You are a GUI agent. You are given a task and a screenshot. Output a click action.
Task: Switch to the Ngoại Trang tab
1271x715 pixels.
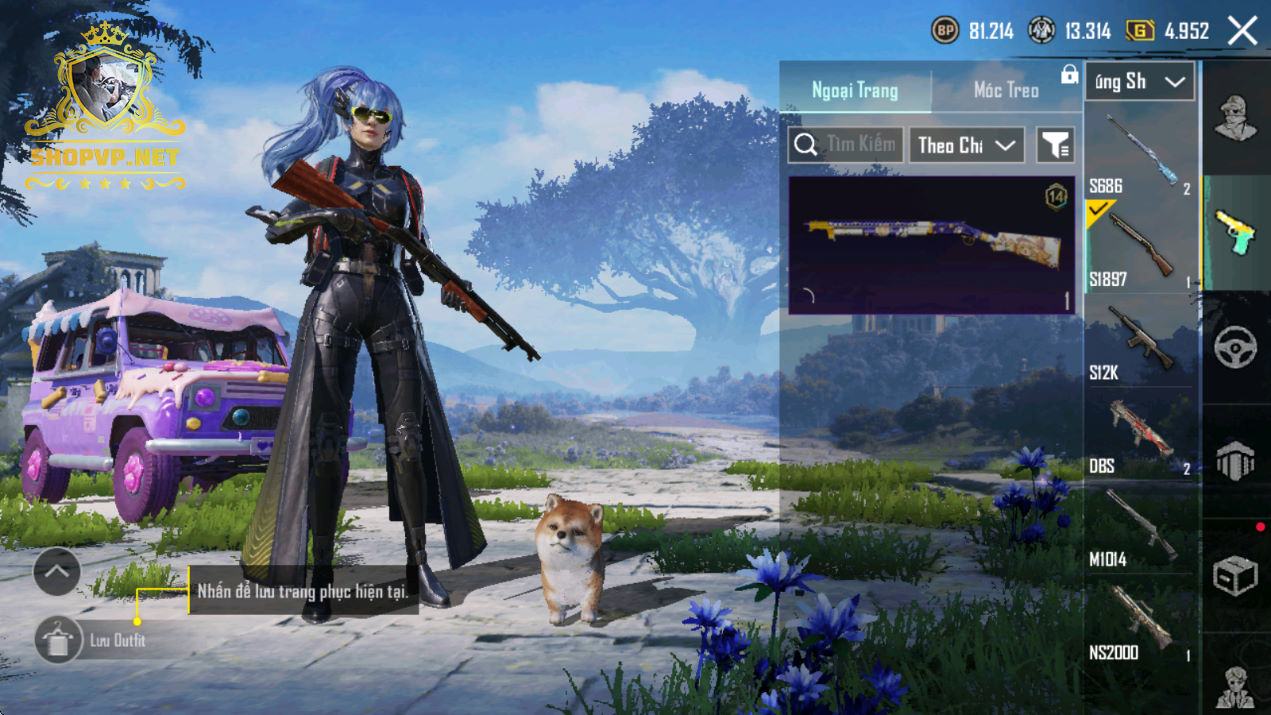pyautogui.click(x=855, y=90)
